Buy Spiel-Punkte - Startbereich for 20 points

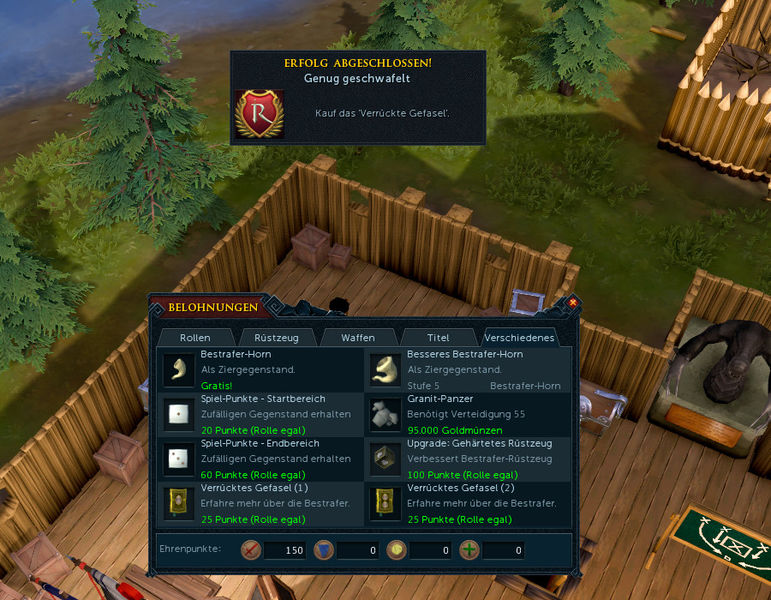pyautogui.click(x=263, y=414)
